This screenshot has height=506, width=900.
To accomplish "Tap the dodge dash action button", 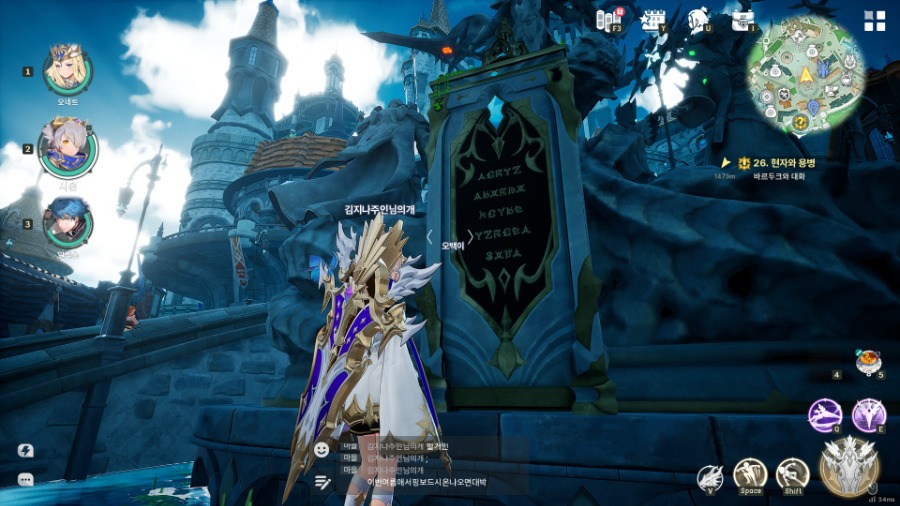I will coord(792,474).
